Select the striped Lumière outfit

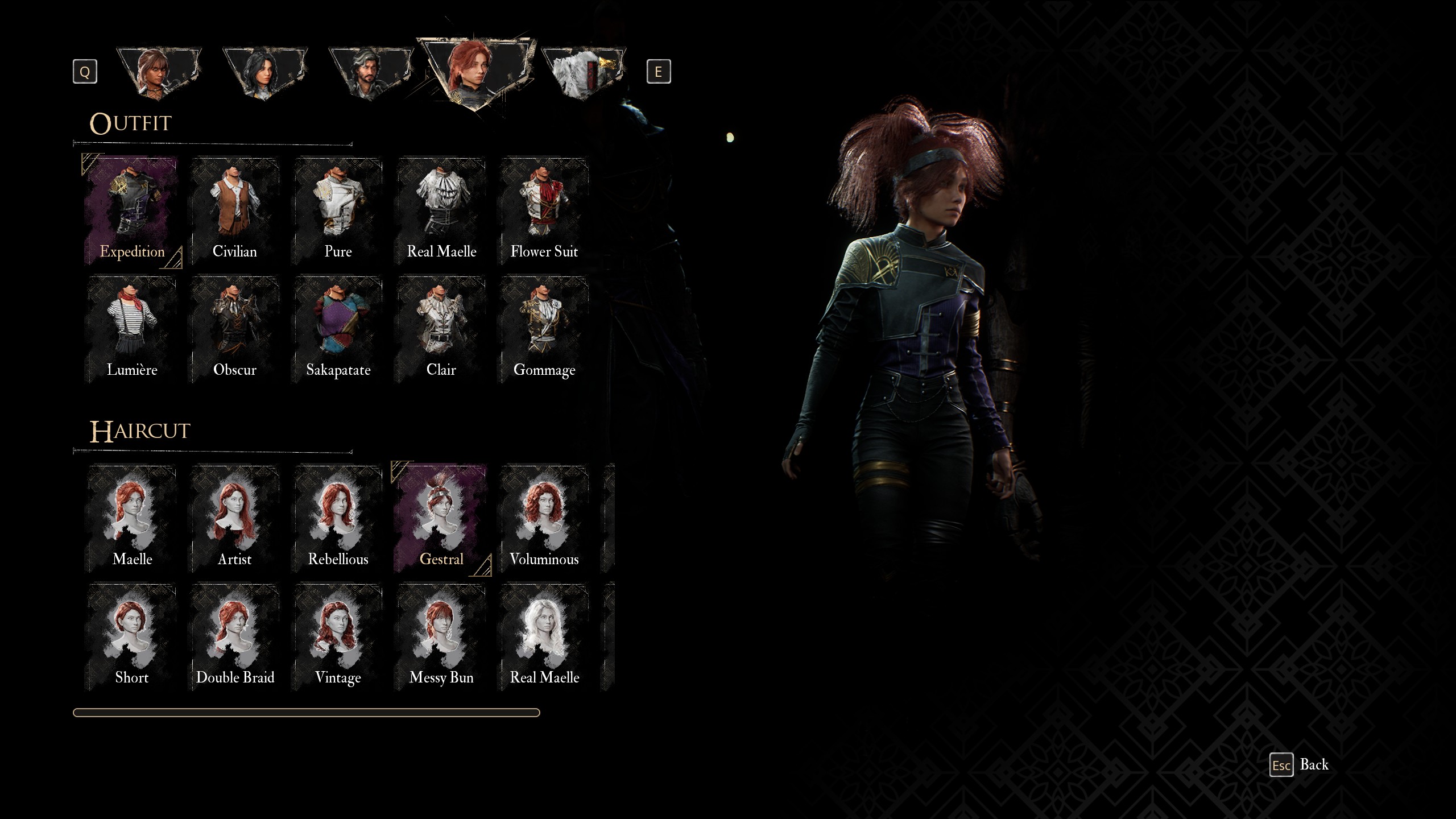click(132, 330)
